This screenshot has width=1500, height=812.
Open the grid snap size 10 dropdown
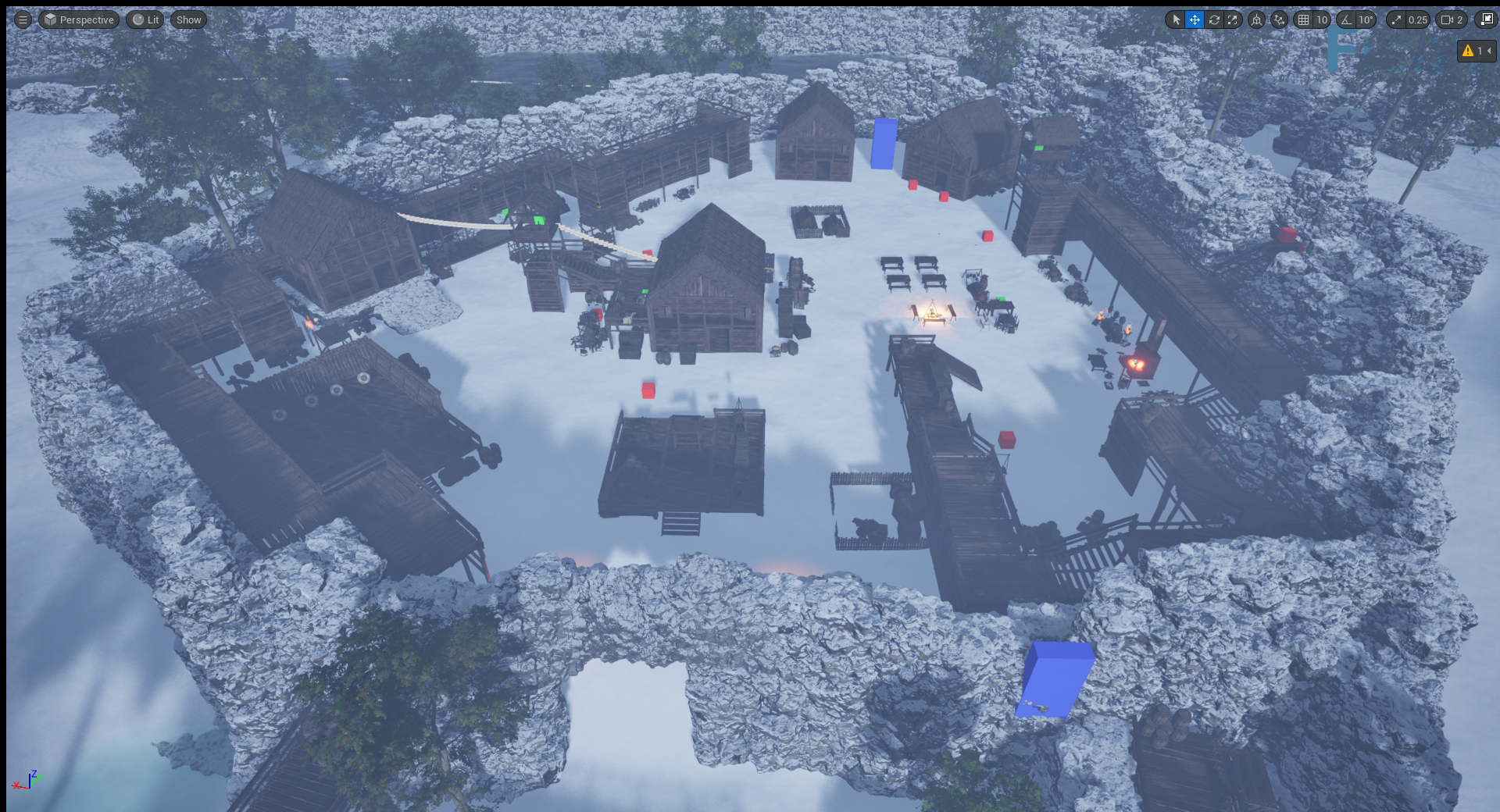[1321, 20]
